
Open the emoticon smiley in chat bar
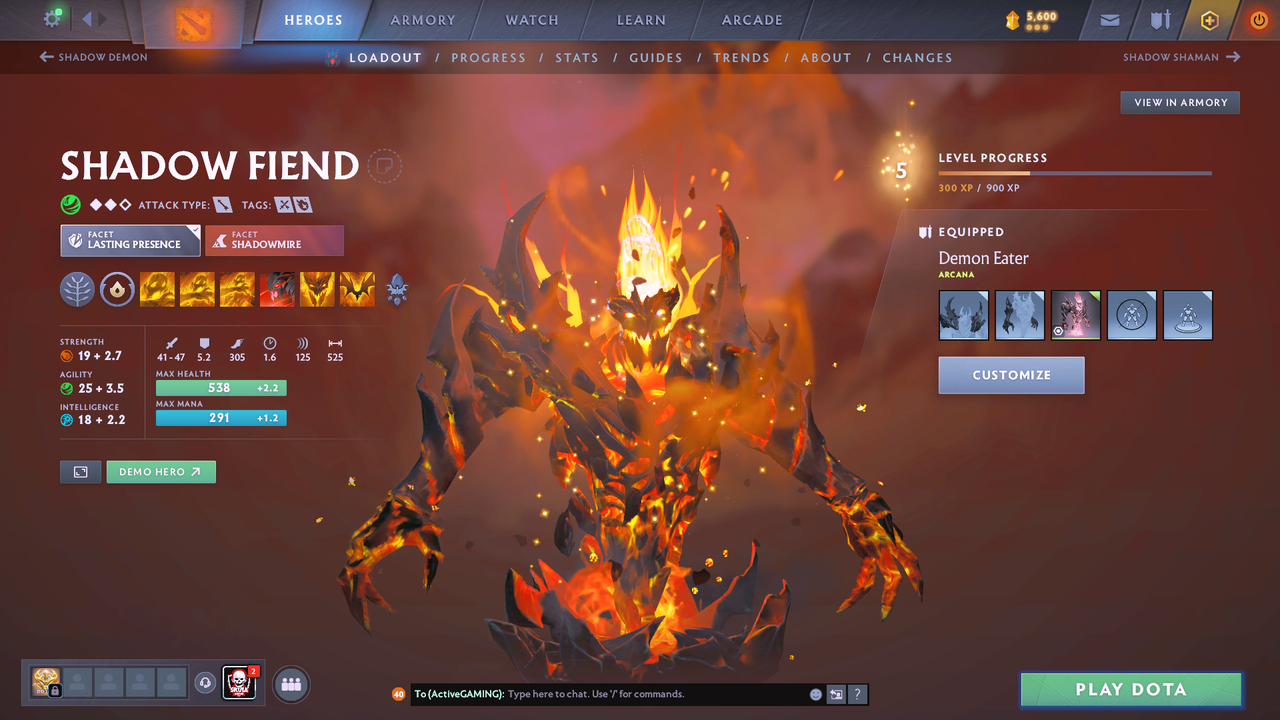click(x=815, y=694)
